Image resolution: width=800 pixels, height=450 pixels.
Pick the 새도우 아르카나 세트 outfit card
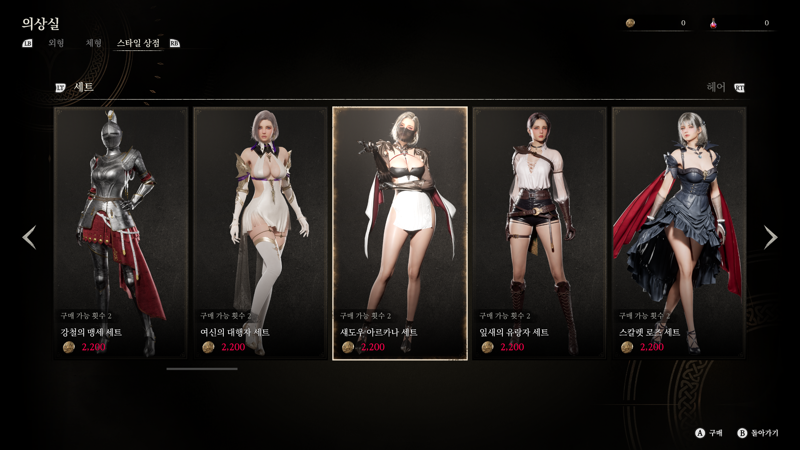[x=400, y=232]
